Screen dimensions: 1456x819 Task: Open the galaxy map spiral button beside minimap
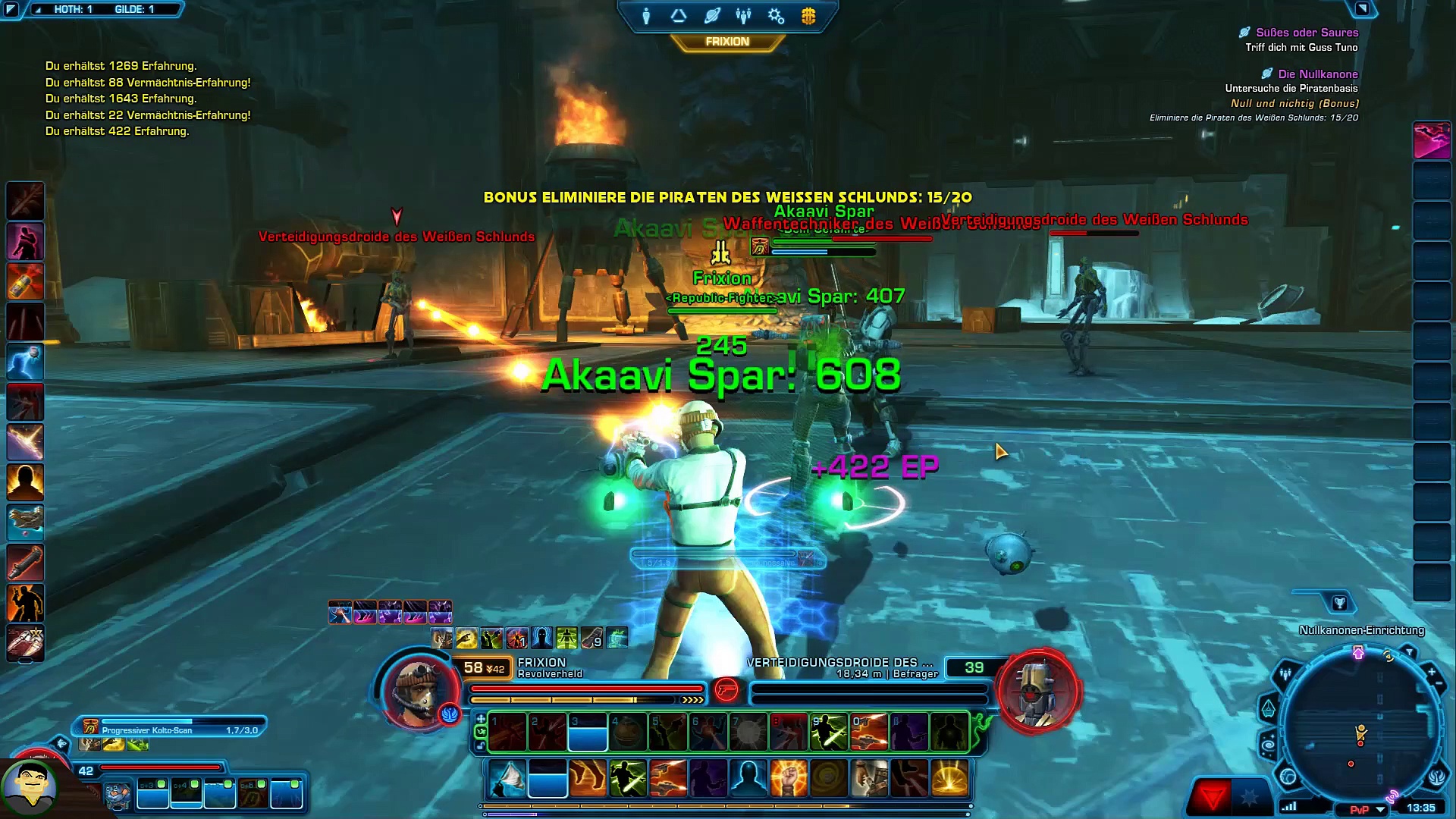(1268, 746)
